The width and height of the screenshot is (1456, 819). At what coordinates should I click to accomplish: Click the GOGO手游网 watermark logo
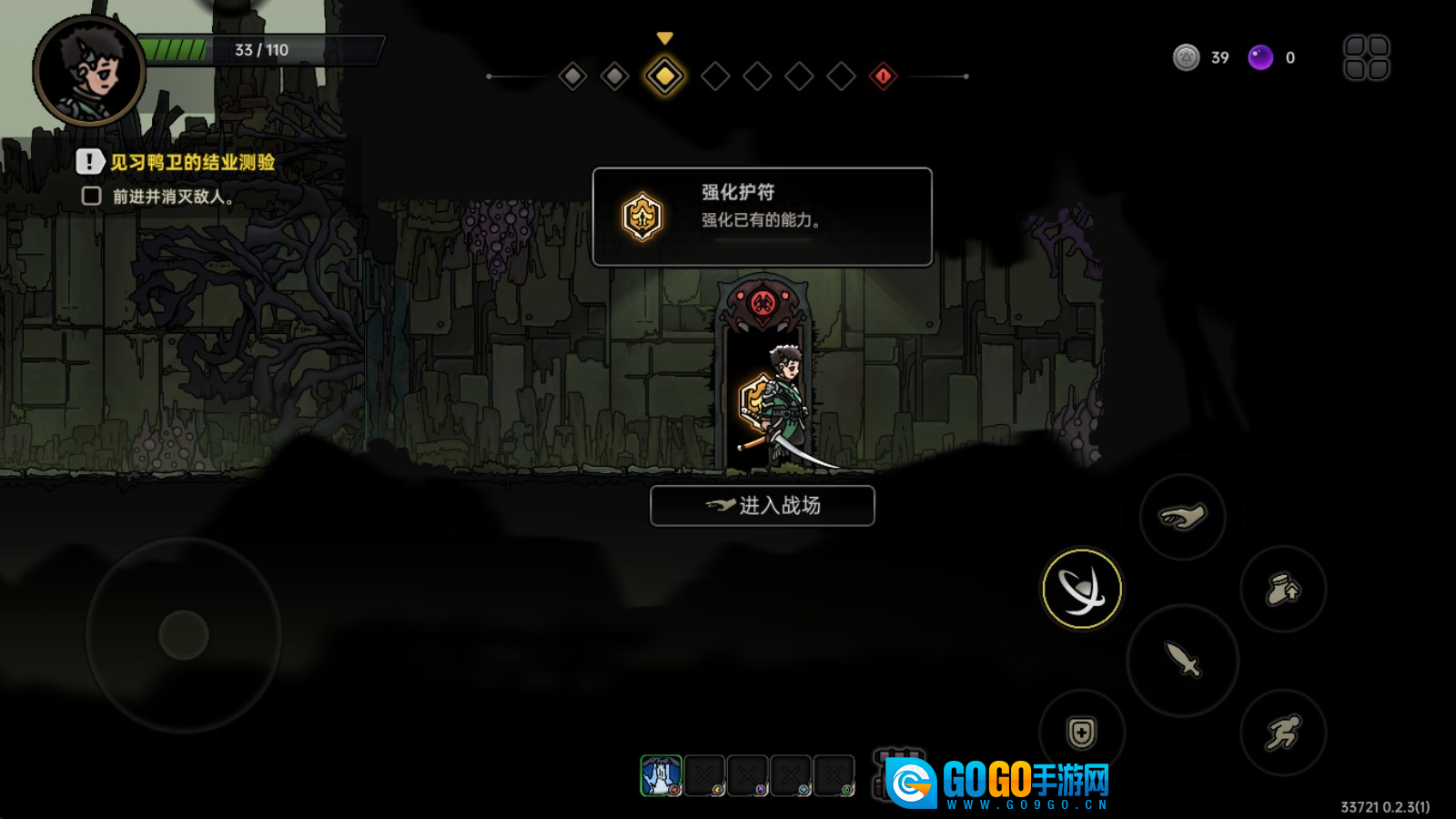[997, 783]
